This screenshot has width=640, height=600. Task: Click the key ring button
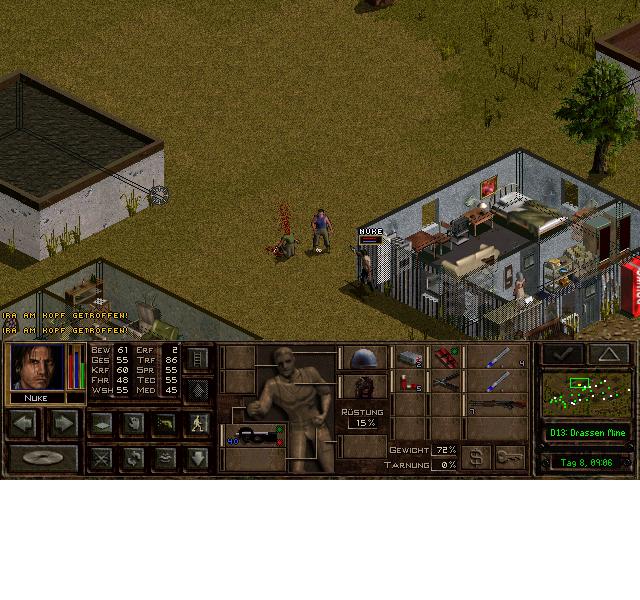[510, 457]
